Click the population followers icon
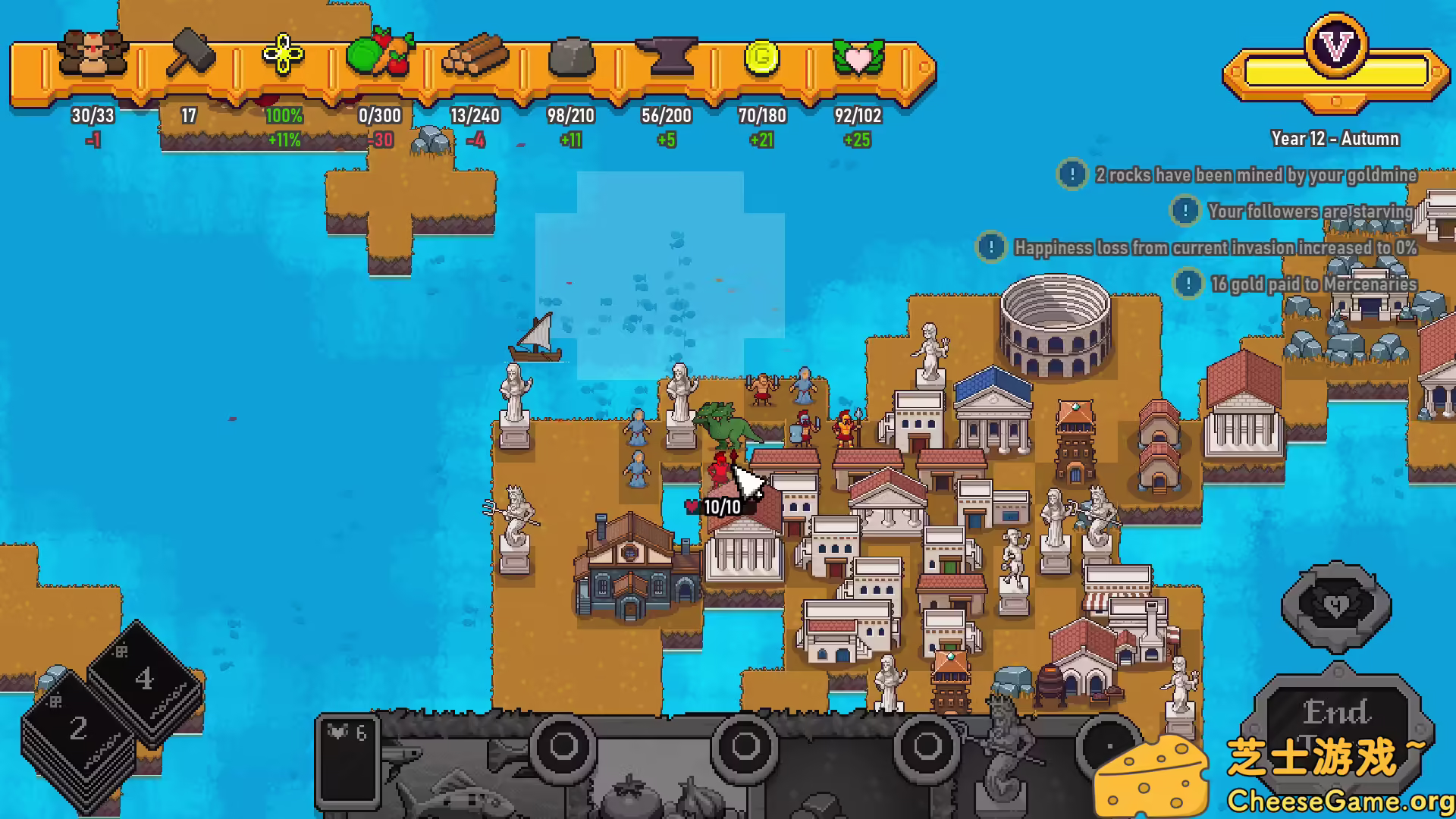The image size is (1456, 819). [x=93, y=53]
